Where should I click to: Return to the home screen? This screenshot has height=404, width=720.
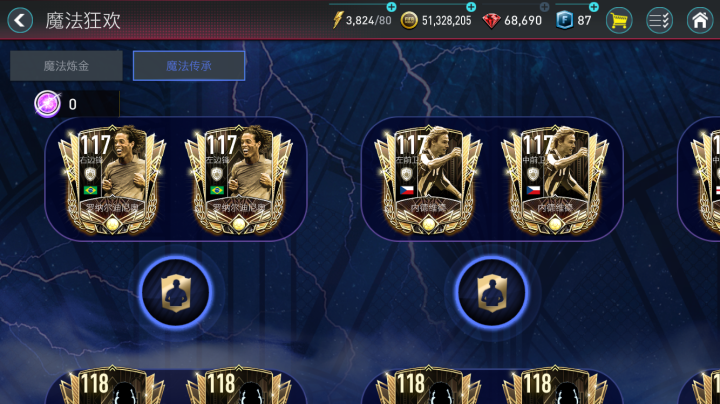(700, 20)
